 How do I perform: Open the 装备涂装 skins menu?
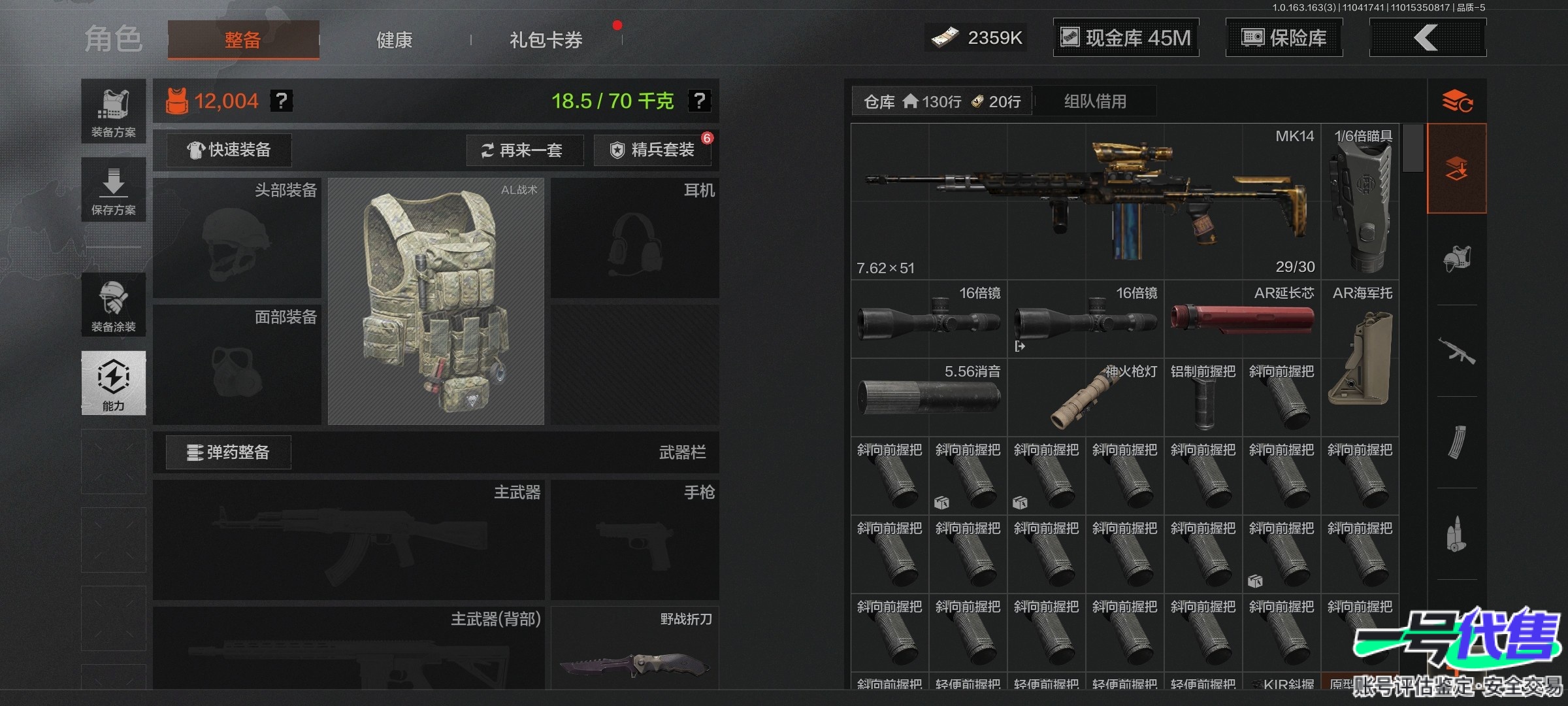tap(114, 305)
